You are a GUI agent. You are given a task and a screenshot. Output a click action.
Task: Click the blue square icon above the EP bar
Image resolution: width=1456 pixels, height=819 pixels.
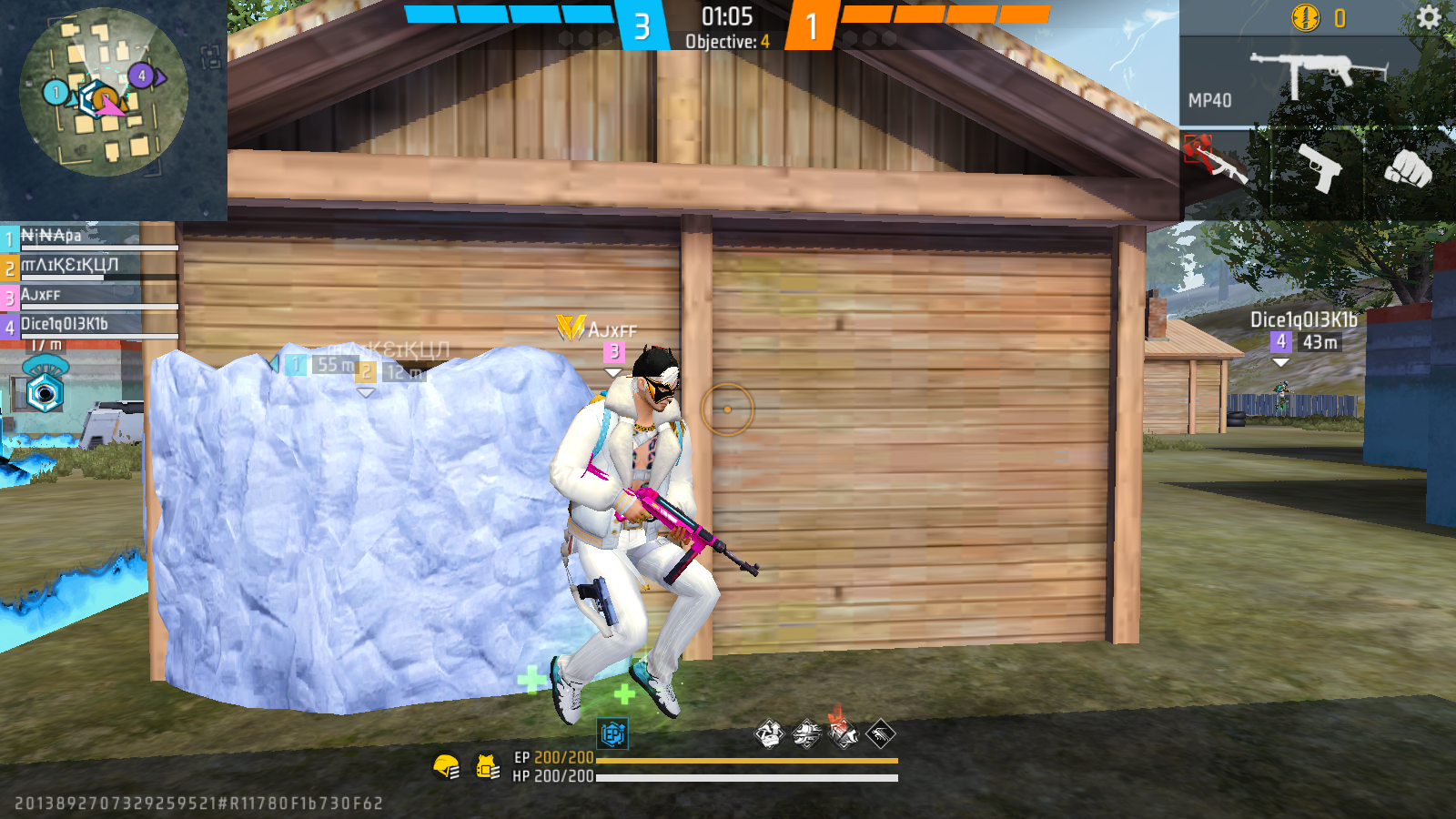[x=612, y=733]
